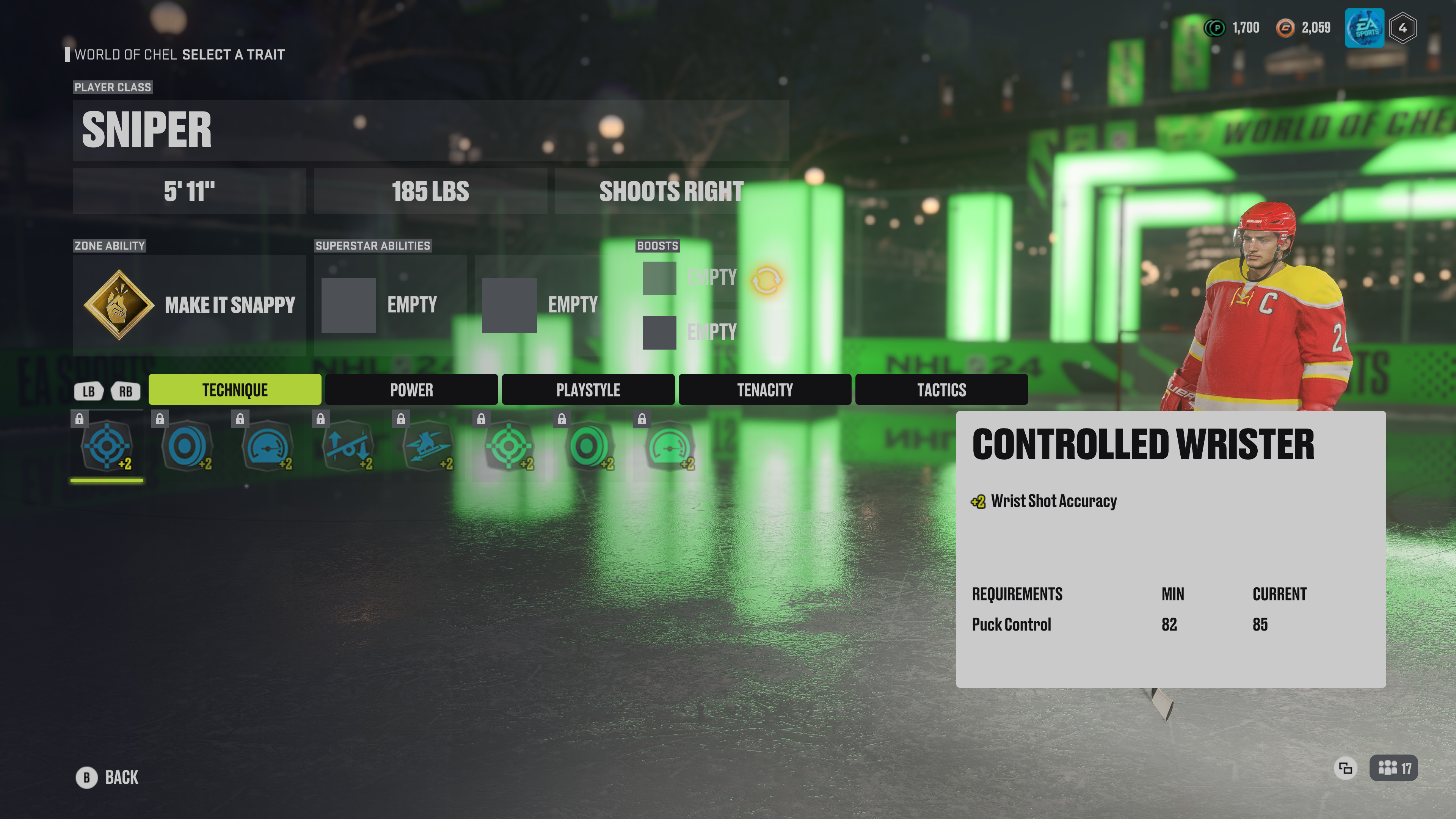Select the Playstyle tab
Screen dimensions: 1456x819
tap(588, 389)
